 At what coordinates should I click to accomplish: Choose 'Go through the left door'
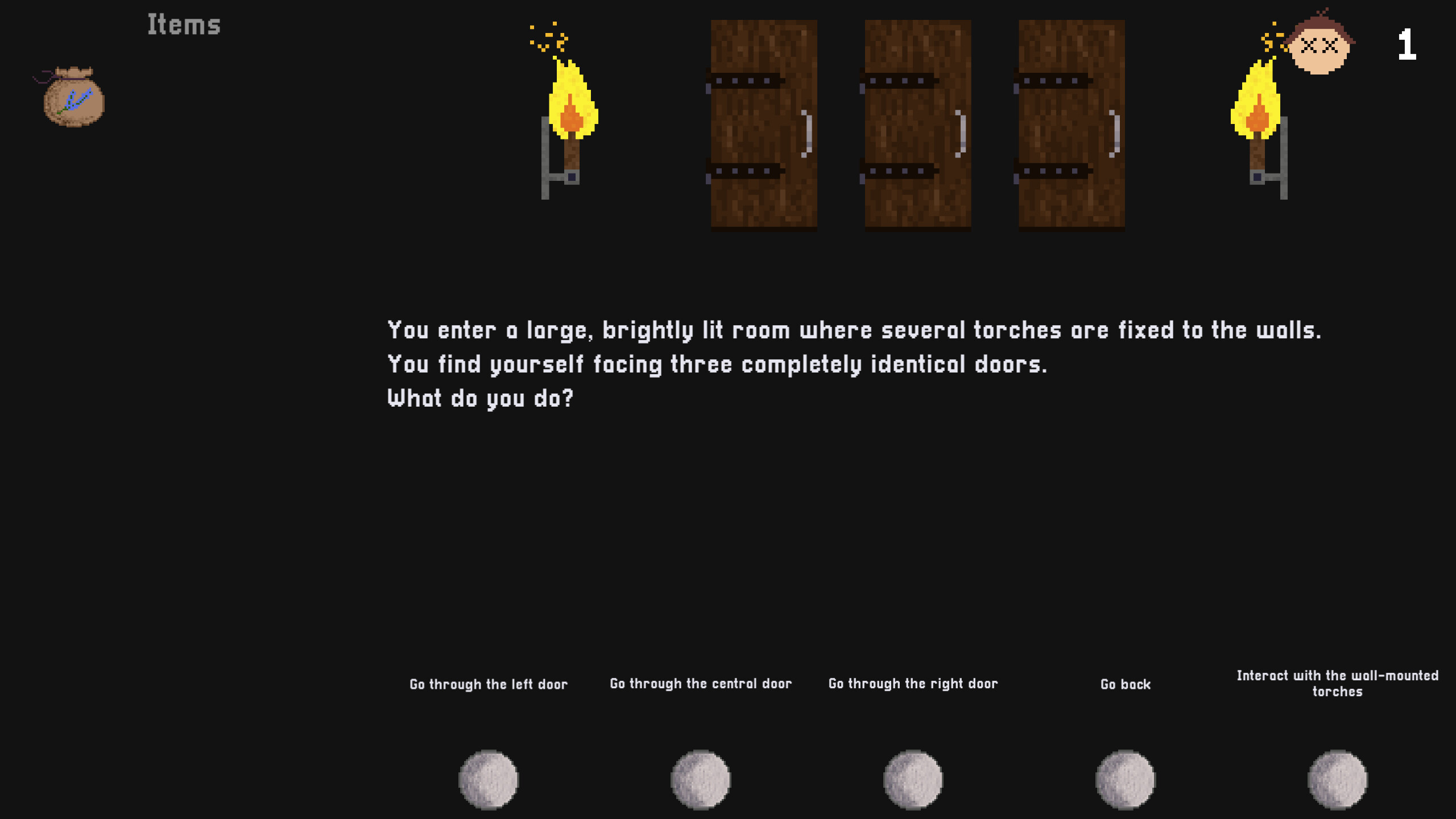489,685
